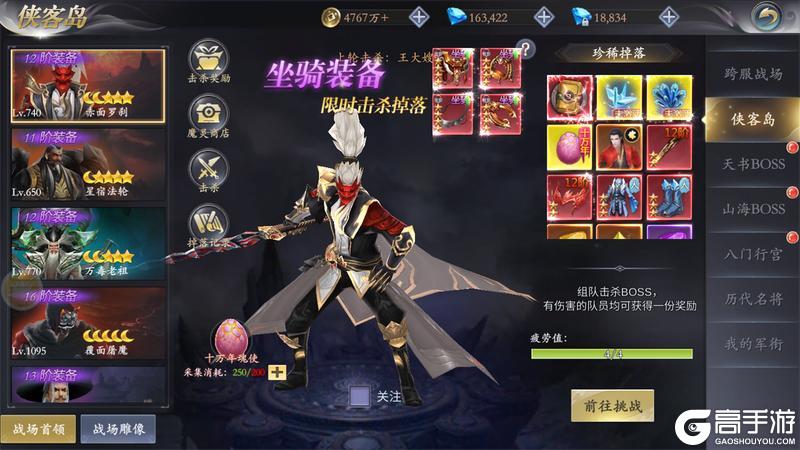This screenshot has height=450, width=800.
Task: Switch to 战场雕像 tab
Action: (118, 428)
